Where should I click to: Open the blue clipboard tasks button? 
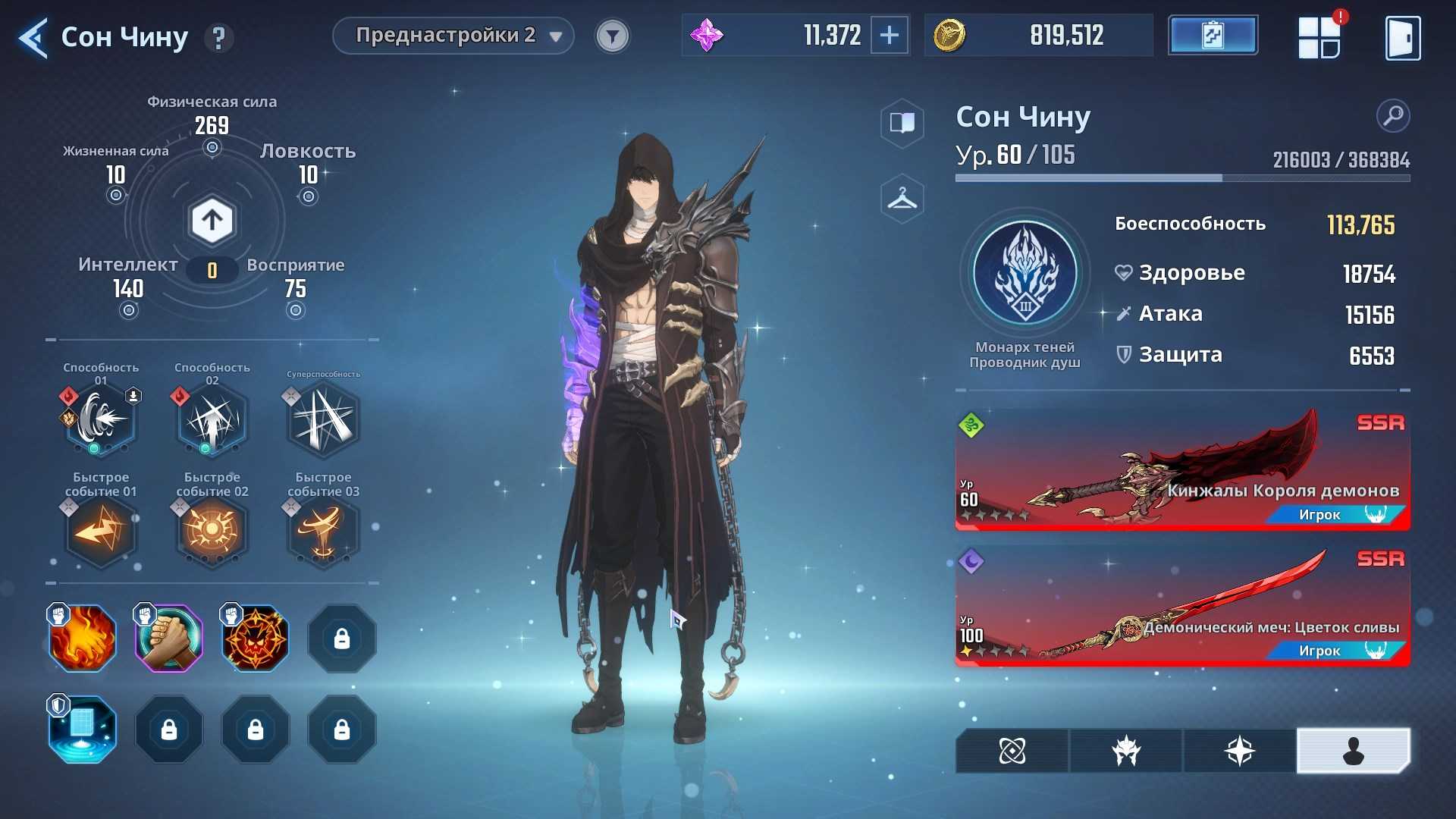pos(1213,36)
